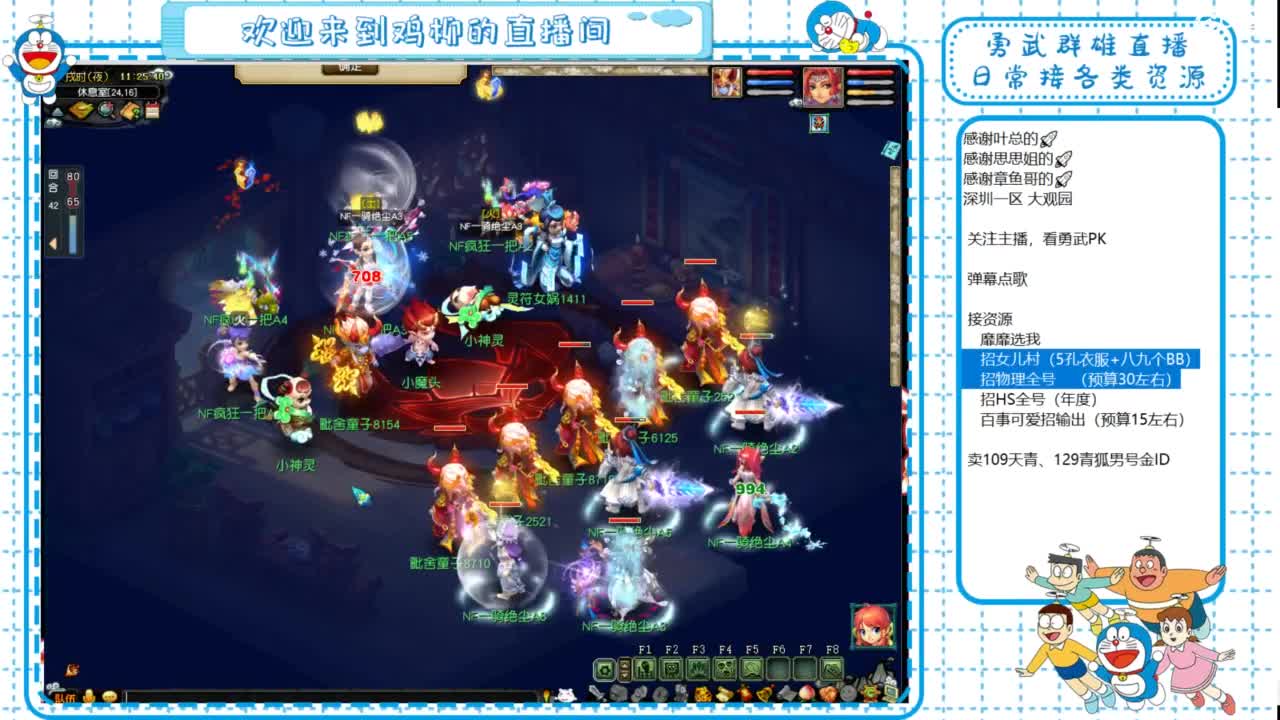
Task: Click the scroll with question mark icon
Action: coord(129,108)
